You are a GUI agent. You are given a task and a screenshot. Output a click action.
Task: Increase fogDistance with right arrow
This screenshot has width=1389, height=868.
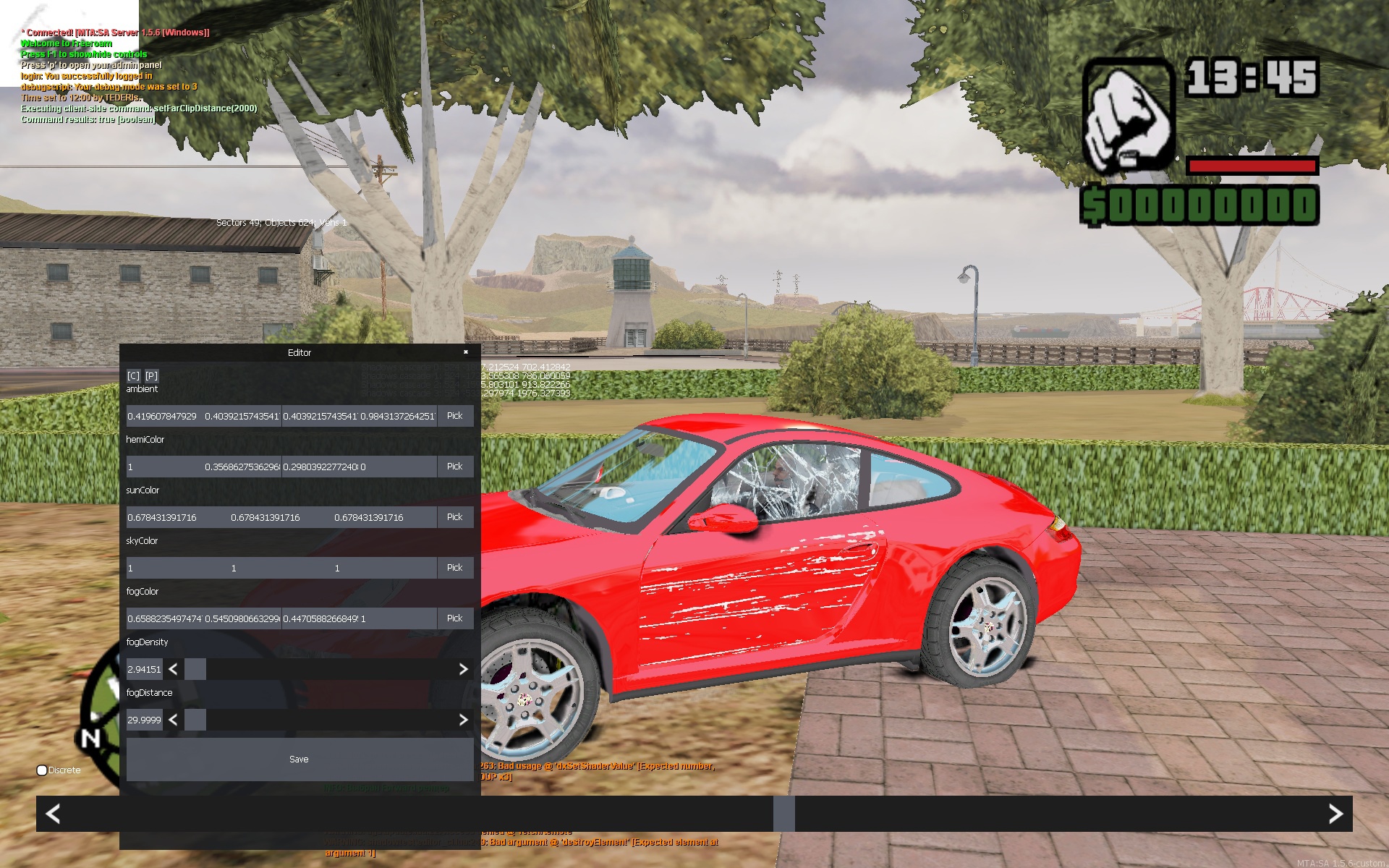coord(463,720)
